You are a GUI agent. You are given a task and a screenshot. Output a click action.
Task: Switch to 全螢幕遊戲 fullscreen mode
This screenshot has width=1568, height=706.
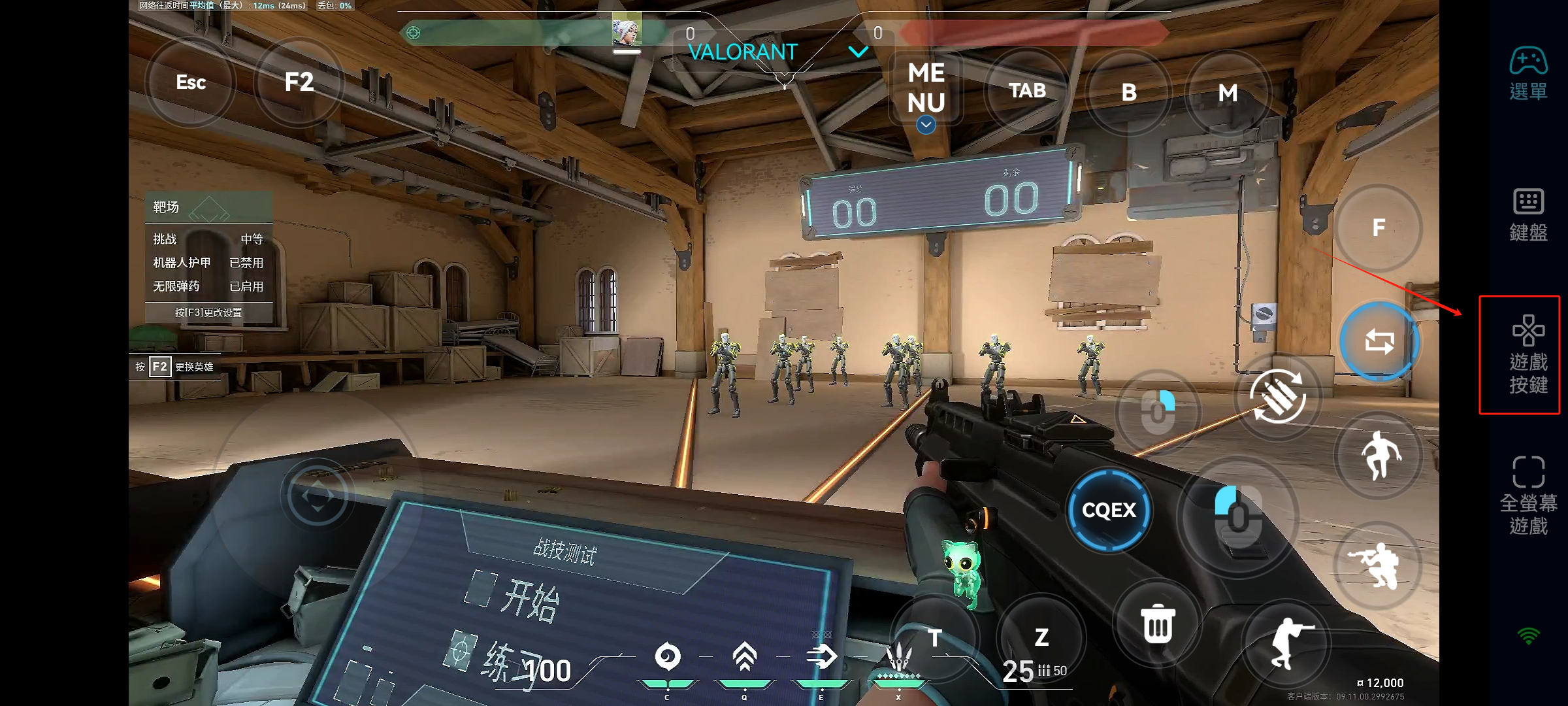tap(1528, 495)
